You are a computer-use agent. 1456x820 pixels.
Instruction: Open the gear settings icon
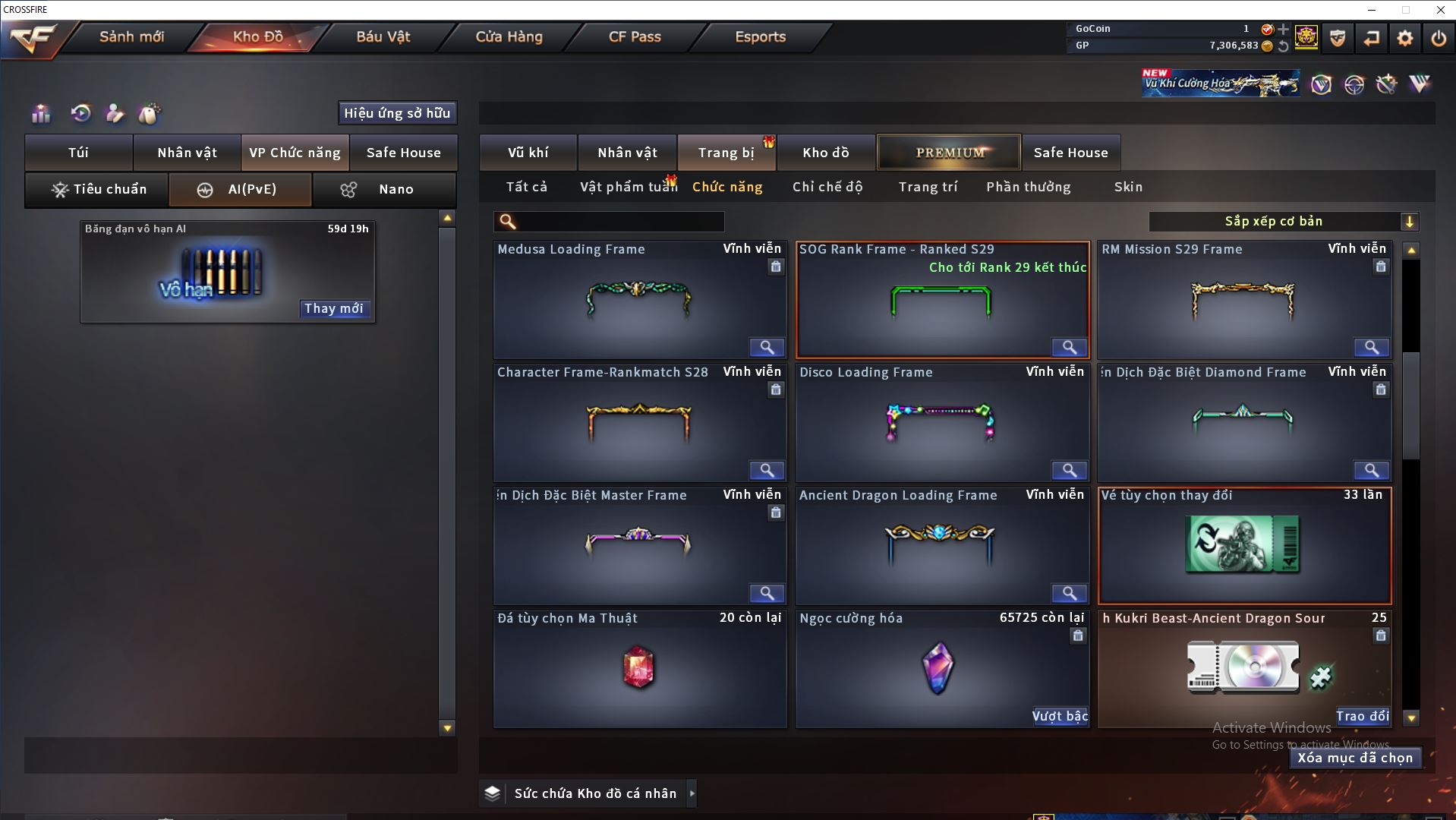point(1405,38)
